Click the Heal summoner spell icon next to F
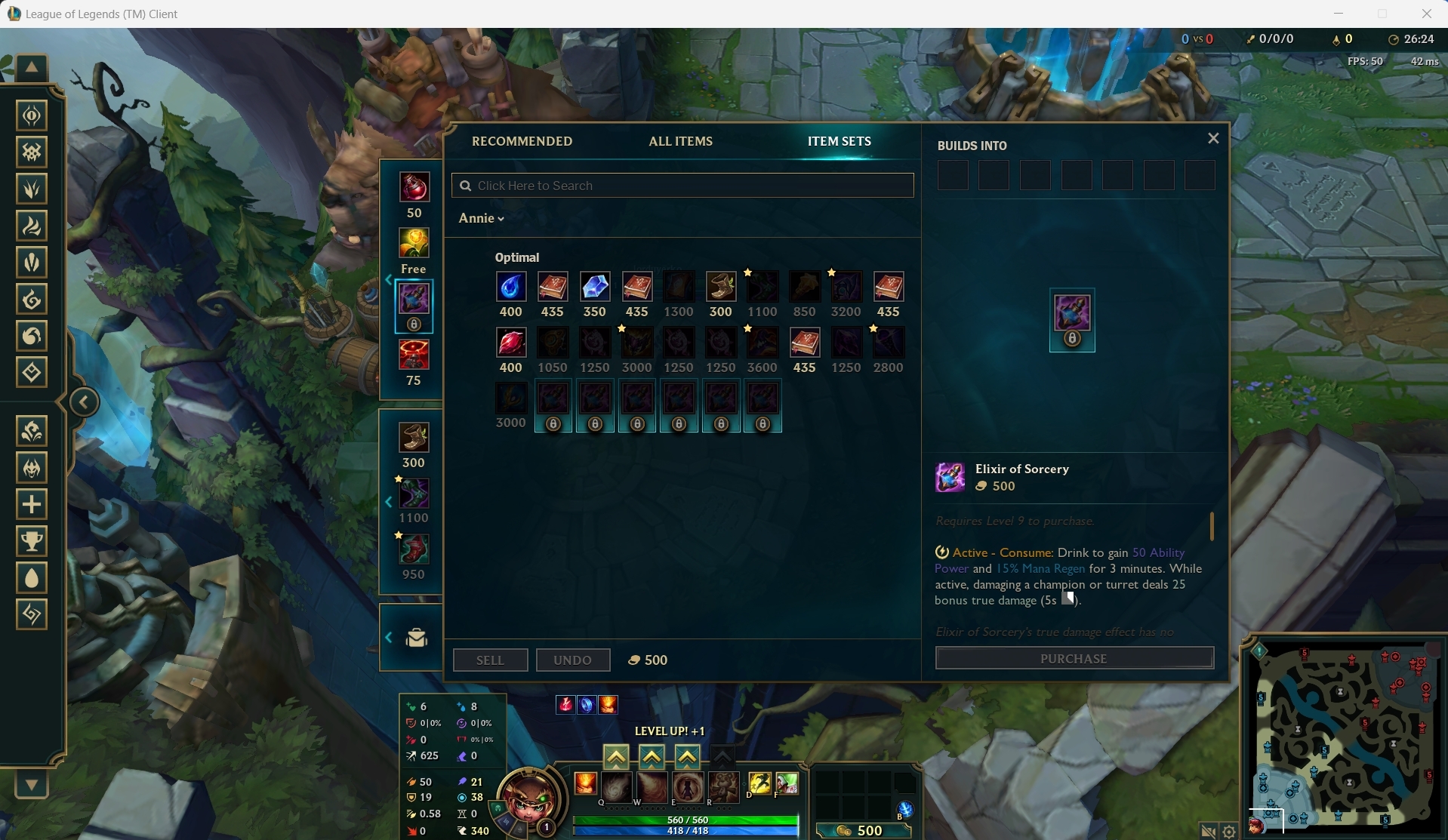The image size is (1448, 840). pyautogui.click(x=787, y=784)
